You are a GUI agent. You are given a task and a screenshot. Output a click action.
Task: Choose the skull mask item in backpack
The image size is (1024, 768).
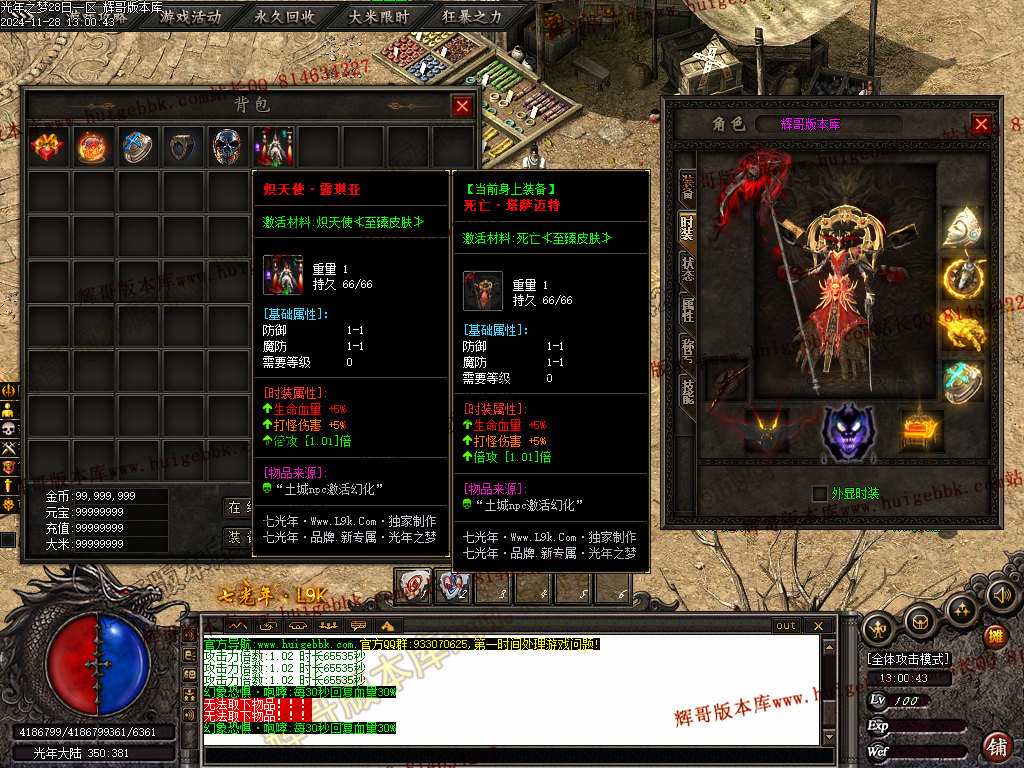[x=227, y=148]
